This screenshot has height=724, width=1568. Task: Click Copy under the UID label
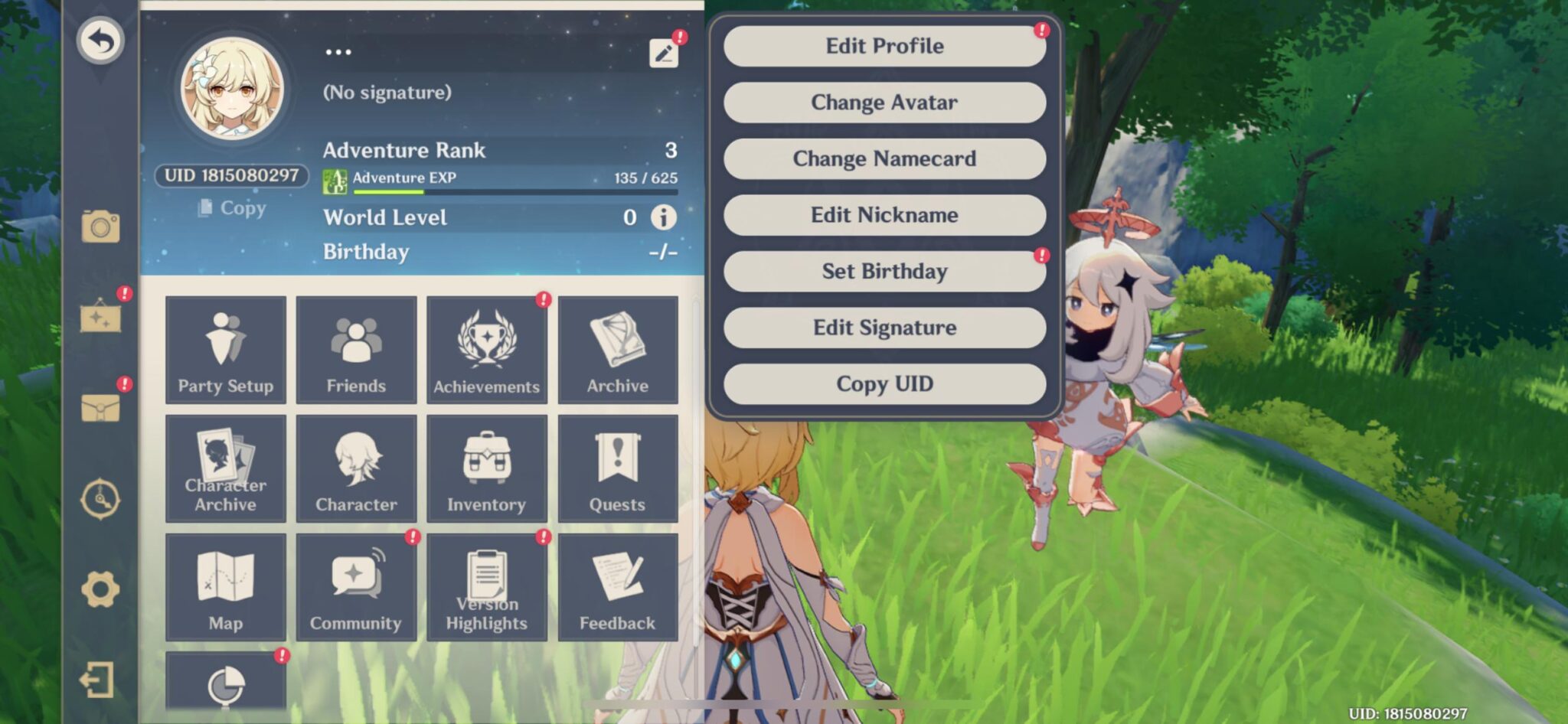coord(230,208)
